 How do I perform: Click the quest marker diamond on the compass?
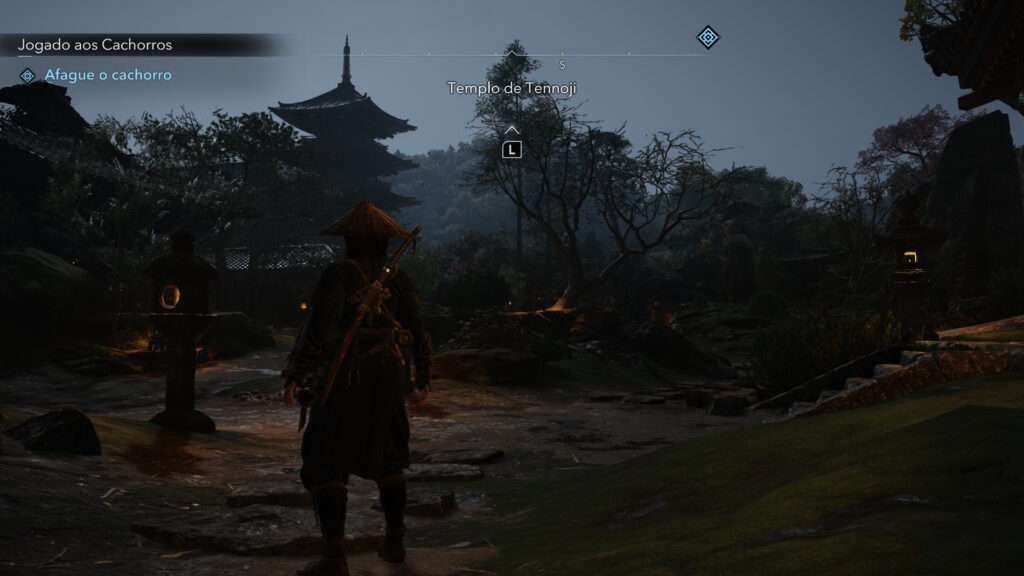tap(708, 38)
